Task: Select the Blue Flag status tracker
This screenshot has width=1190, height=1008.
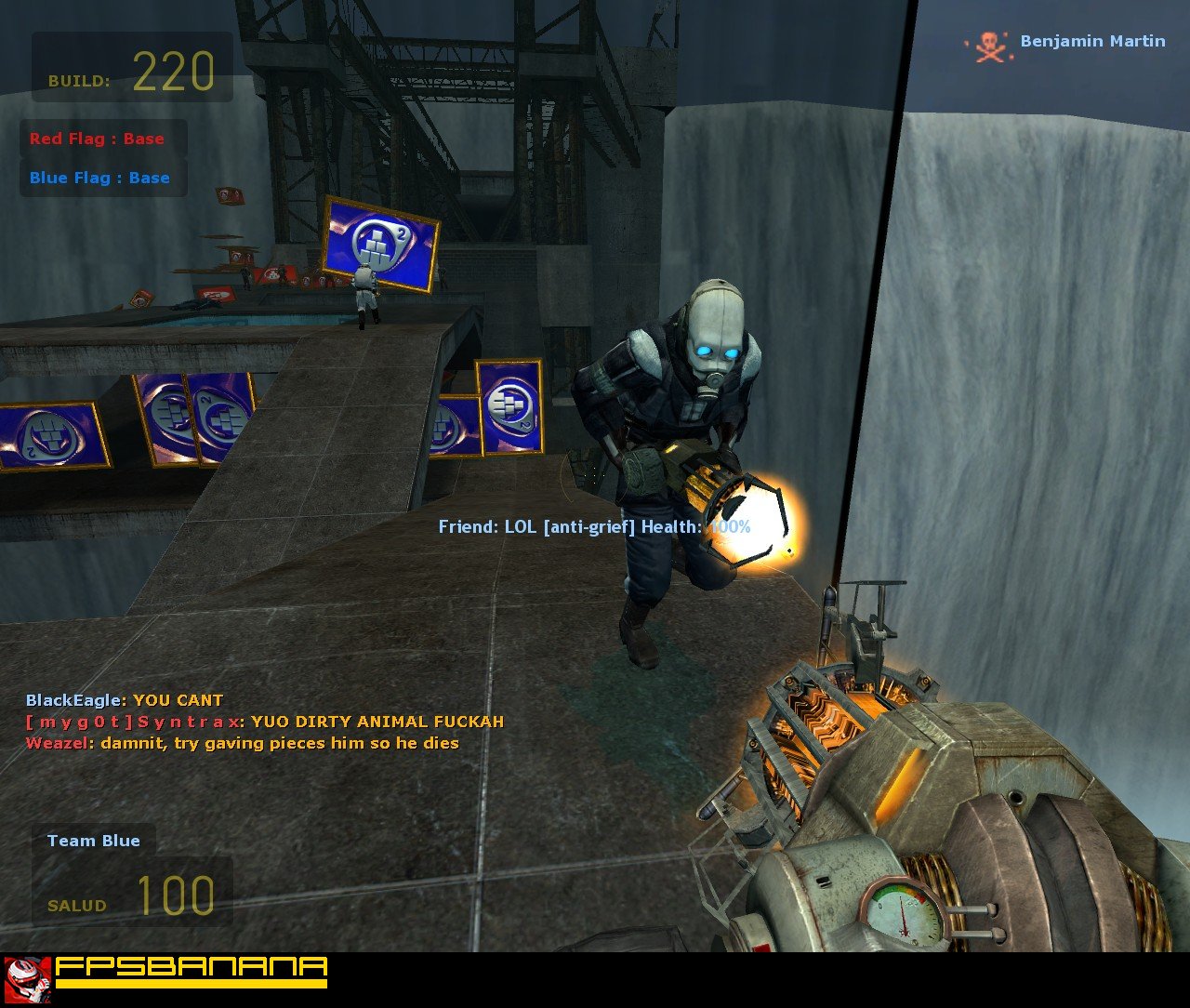Action: pos(99,178)
